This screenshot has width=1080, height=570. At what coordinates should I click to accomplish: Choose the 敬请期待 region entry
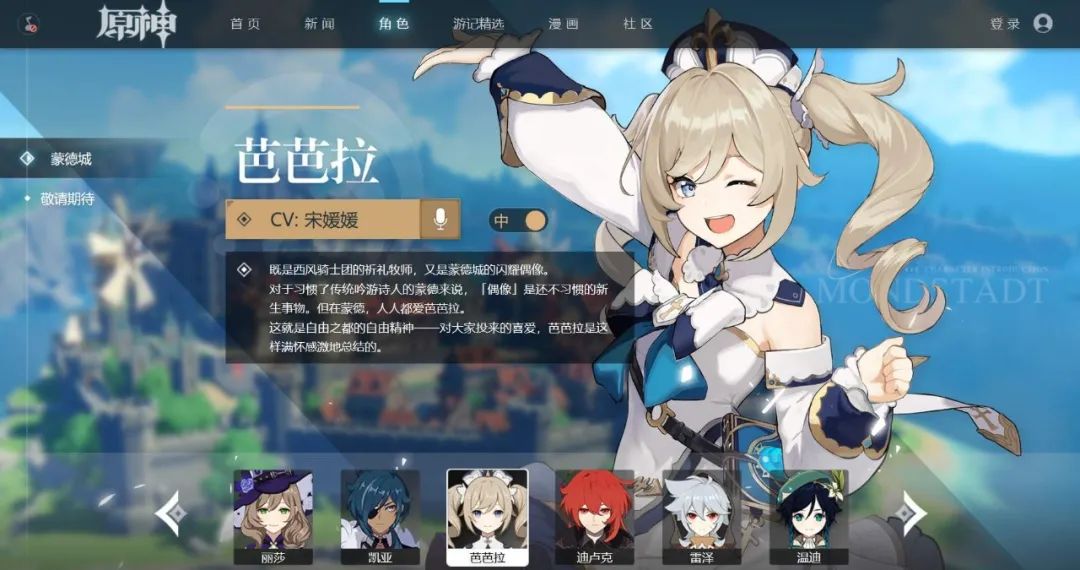coord(68,199)
